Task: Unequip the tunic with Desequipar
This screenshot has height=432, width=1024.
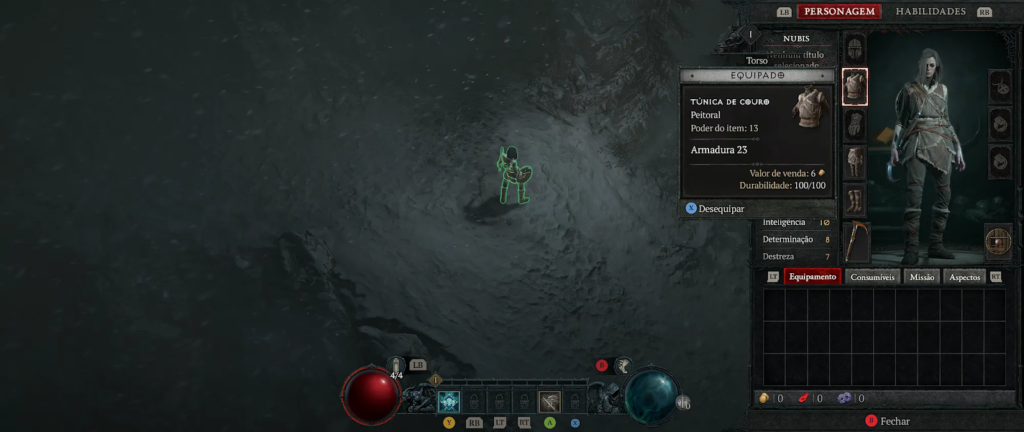Action: [720, 209]
